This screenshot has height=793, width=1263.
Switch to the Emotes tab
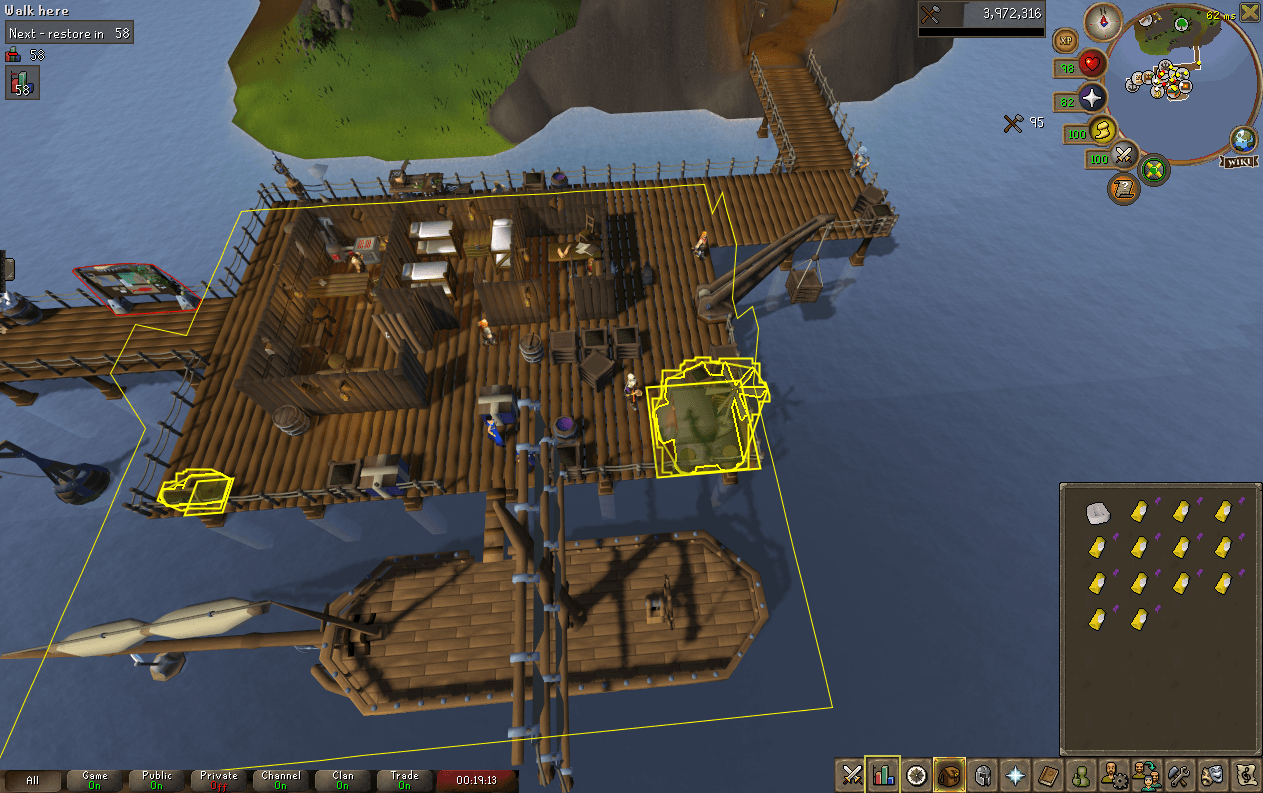pos(1212,774)
